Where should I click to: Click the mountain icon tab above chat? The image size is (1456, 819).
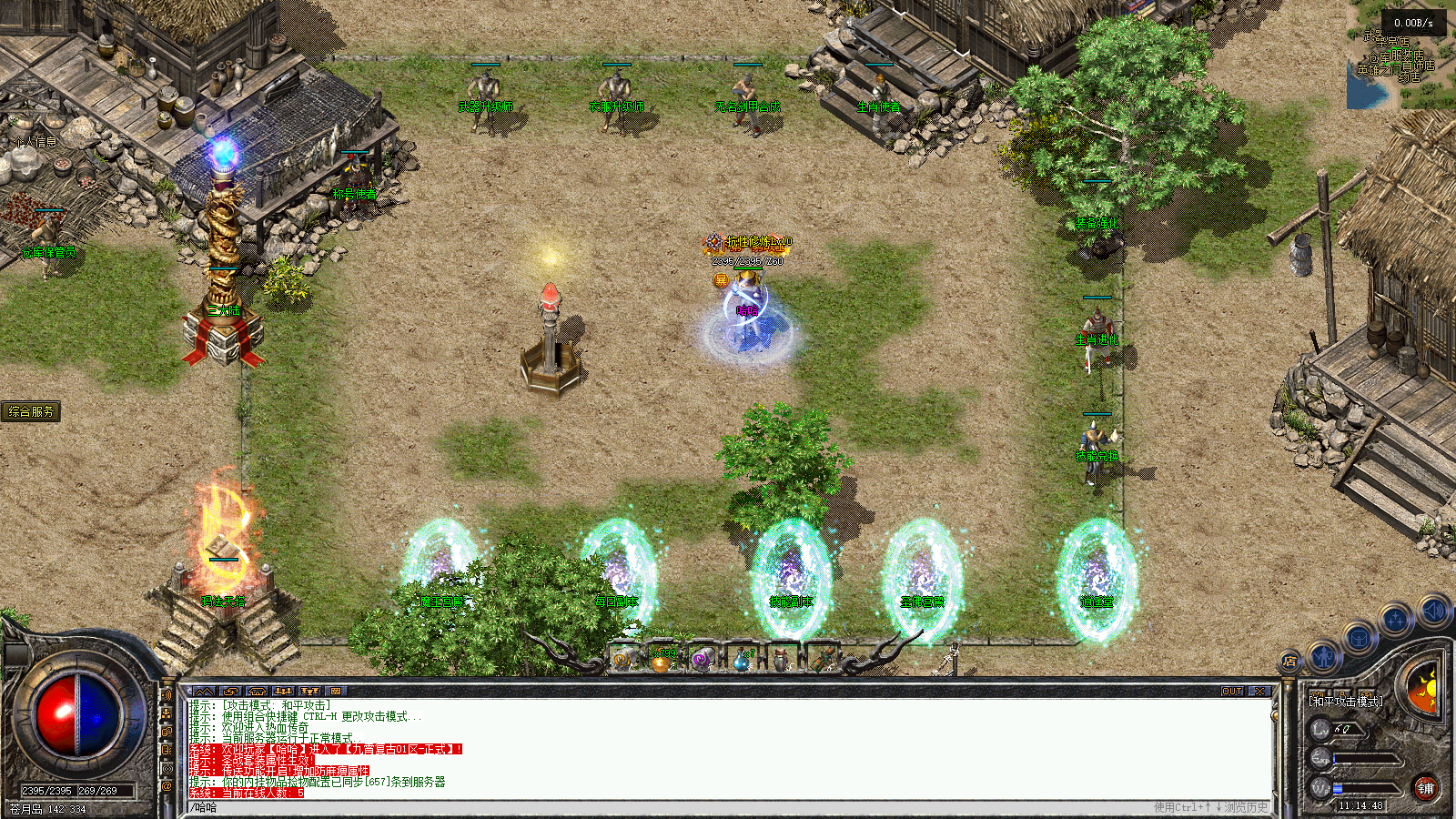pyautogui.click(x=204, y=692)
